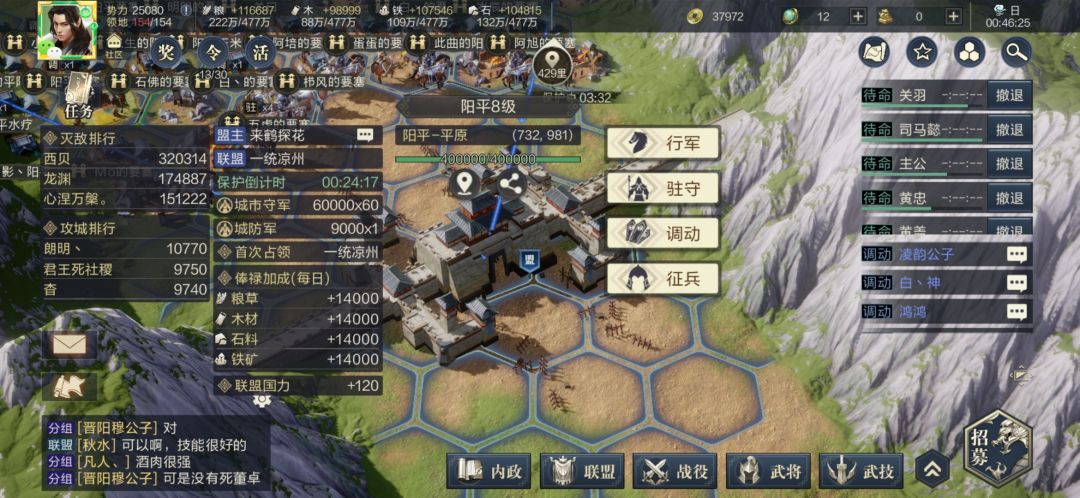This screenshot has height=498, width=1080.
Task: Expand the double-arrow menu toggle
Action: [930, 468]
